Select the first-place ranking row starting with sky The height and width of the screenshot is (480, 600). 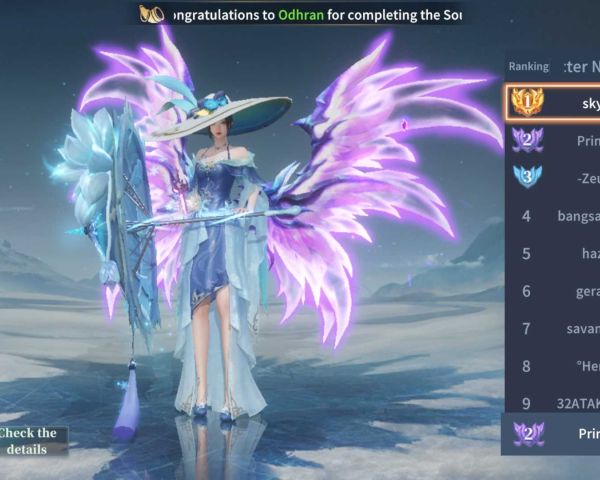(x=553, y=102)
